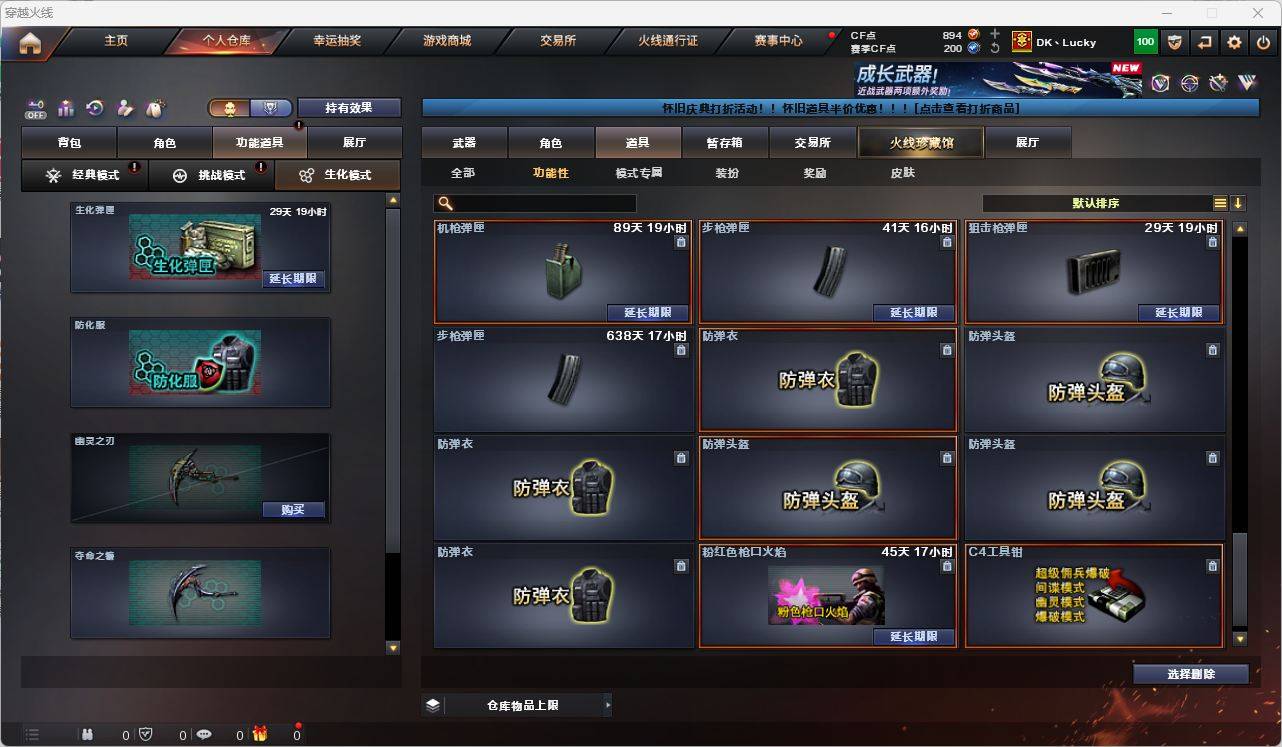Image resolution: width=1282 pixels, height=747 pixels.
Task: Click the chat bubble icon on the bottom bar
Action: click(204, 735)
